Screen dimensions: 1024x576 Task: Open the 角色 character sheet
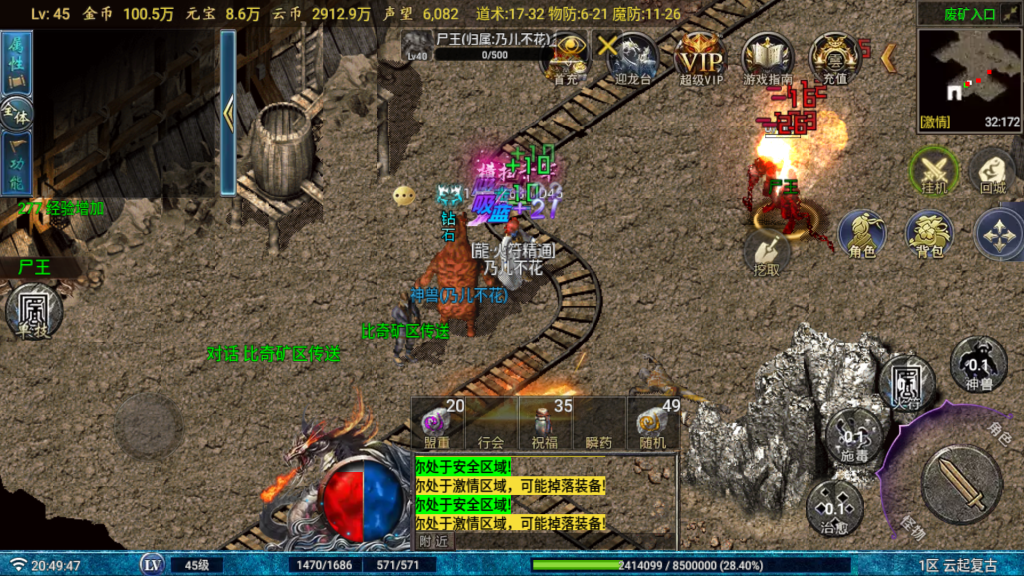(862, 233)
